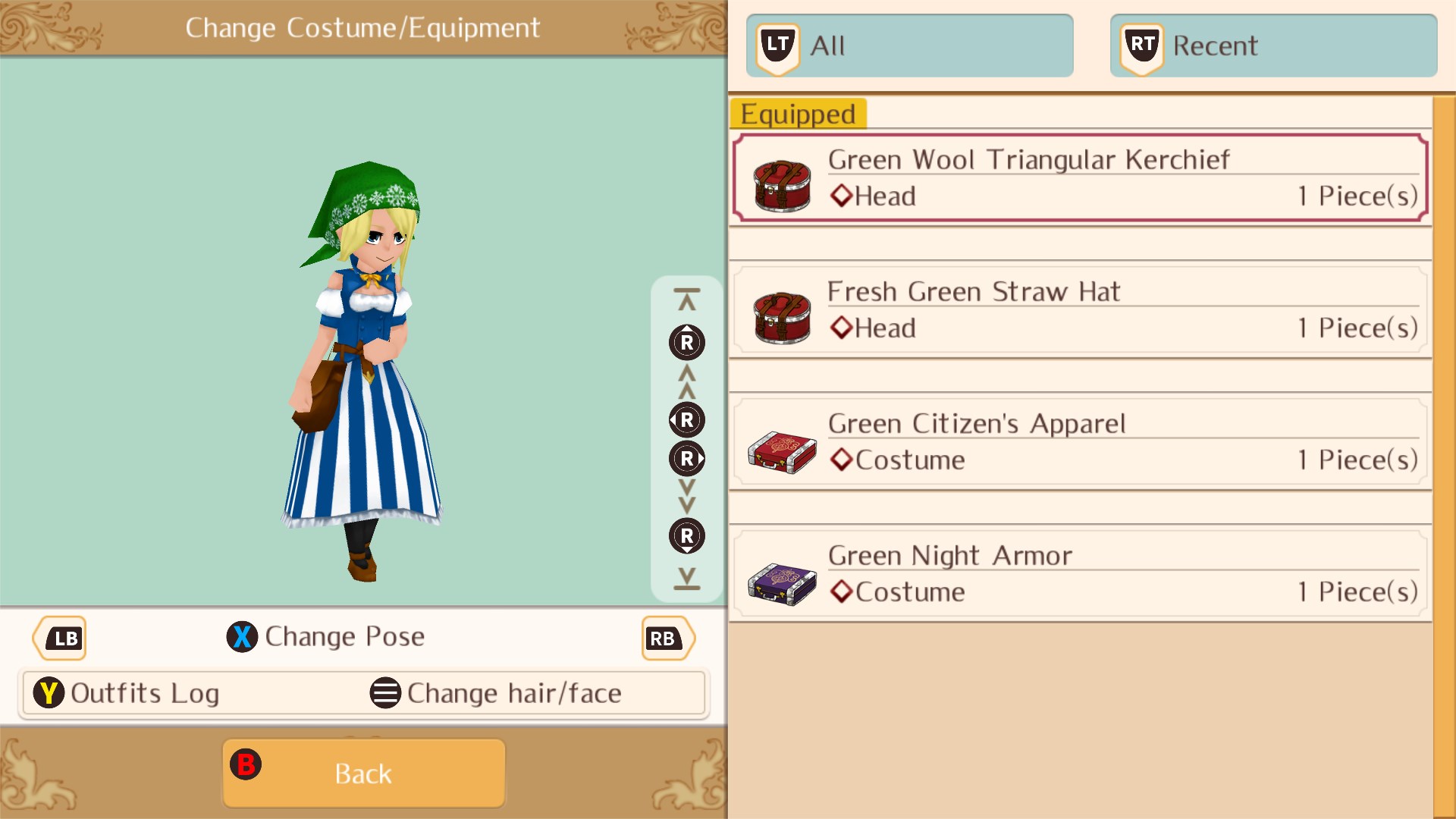The width and height of the screenshot is (1456, 819).
Task: Click the LB bumper icon
Action: click(60, 638)
